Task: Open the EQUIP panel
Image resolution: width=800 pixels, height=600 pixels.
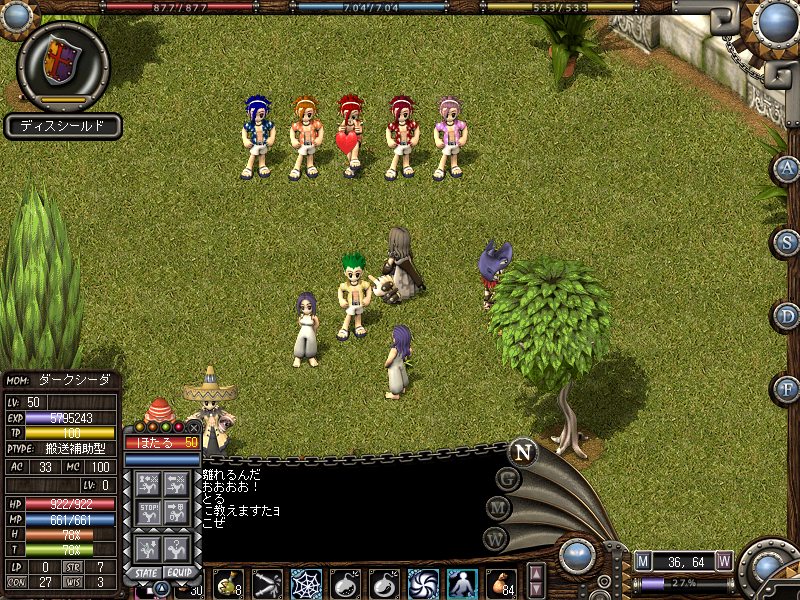Action: pos(179,573)
